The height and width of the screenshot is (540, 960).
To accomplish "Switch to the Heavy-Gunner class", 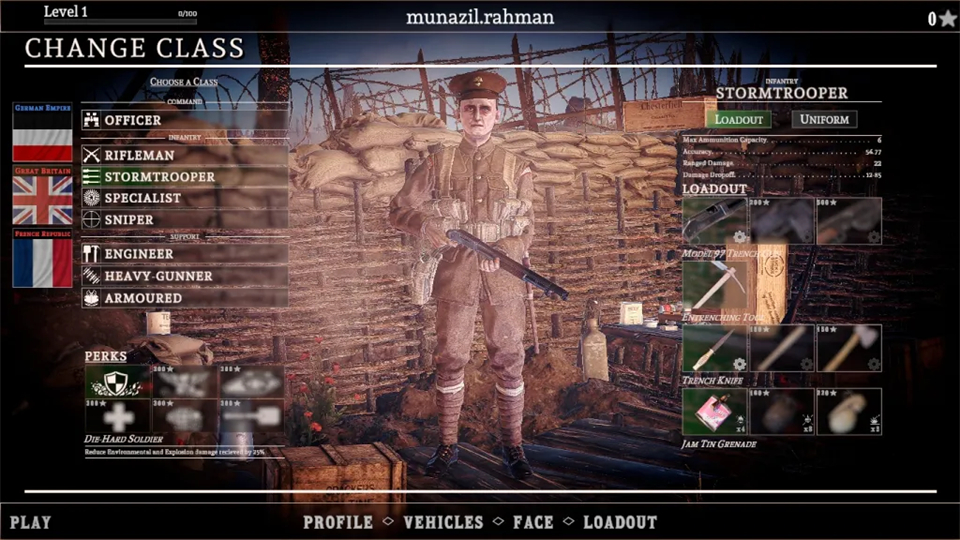I will click(x=158, y=276).
